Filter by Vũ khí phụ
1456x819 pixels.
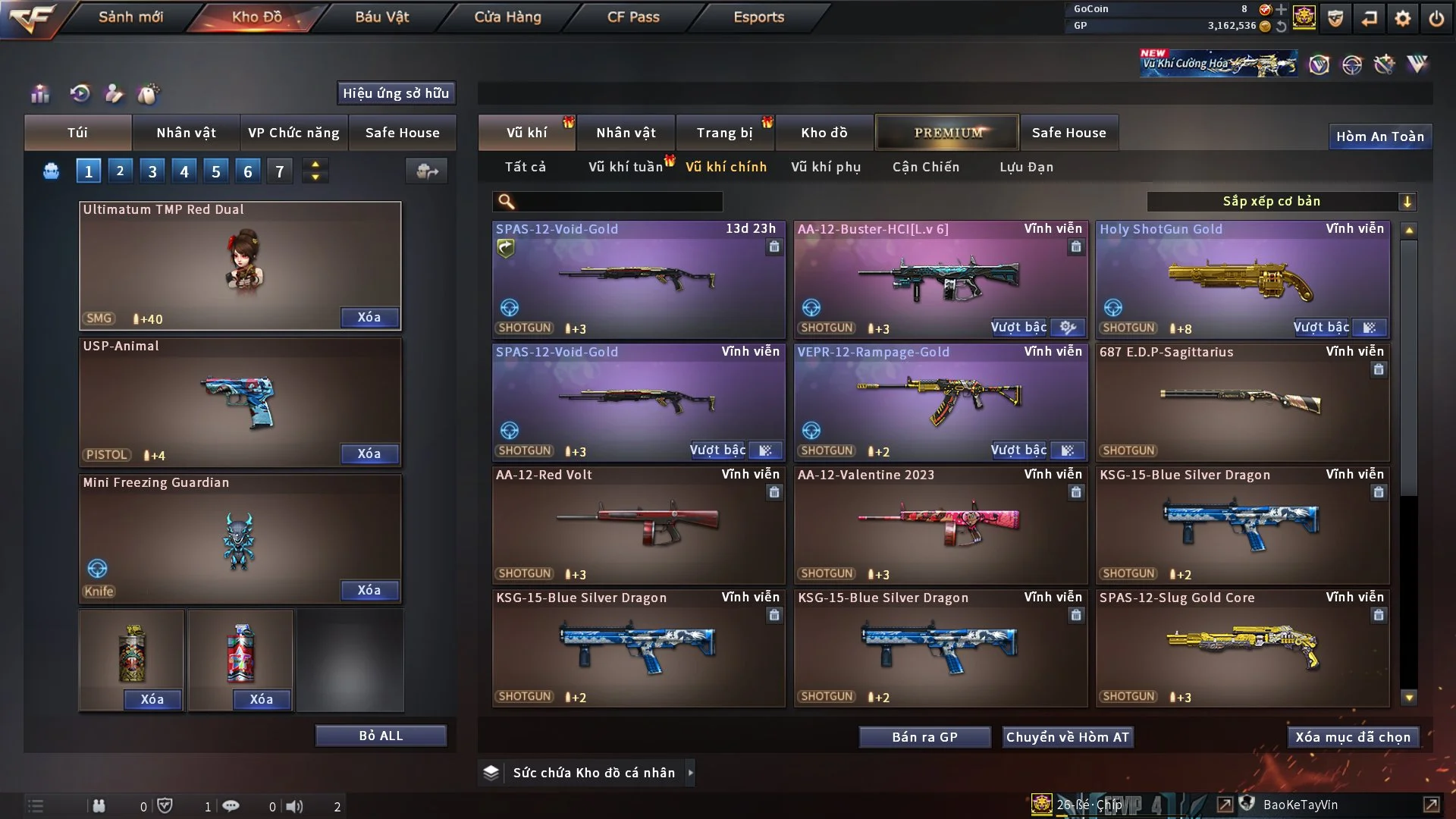(825, 167)
